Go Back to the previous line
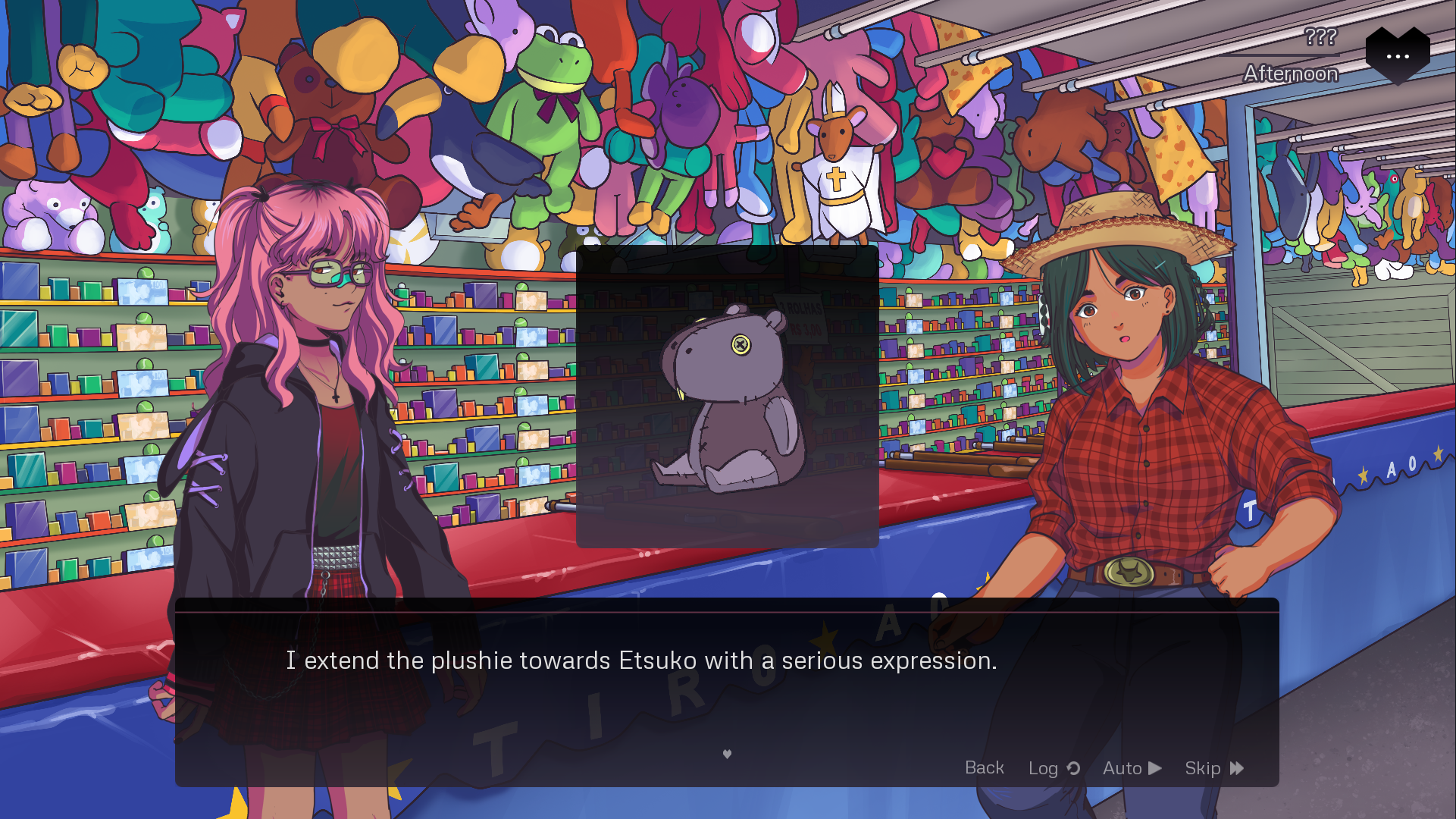This screenshot has width=1456, height=819. coord(984,767)
